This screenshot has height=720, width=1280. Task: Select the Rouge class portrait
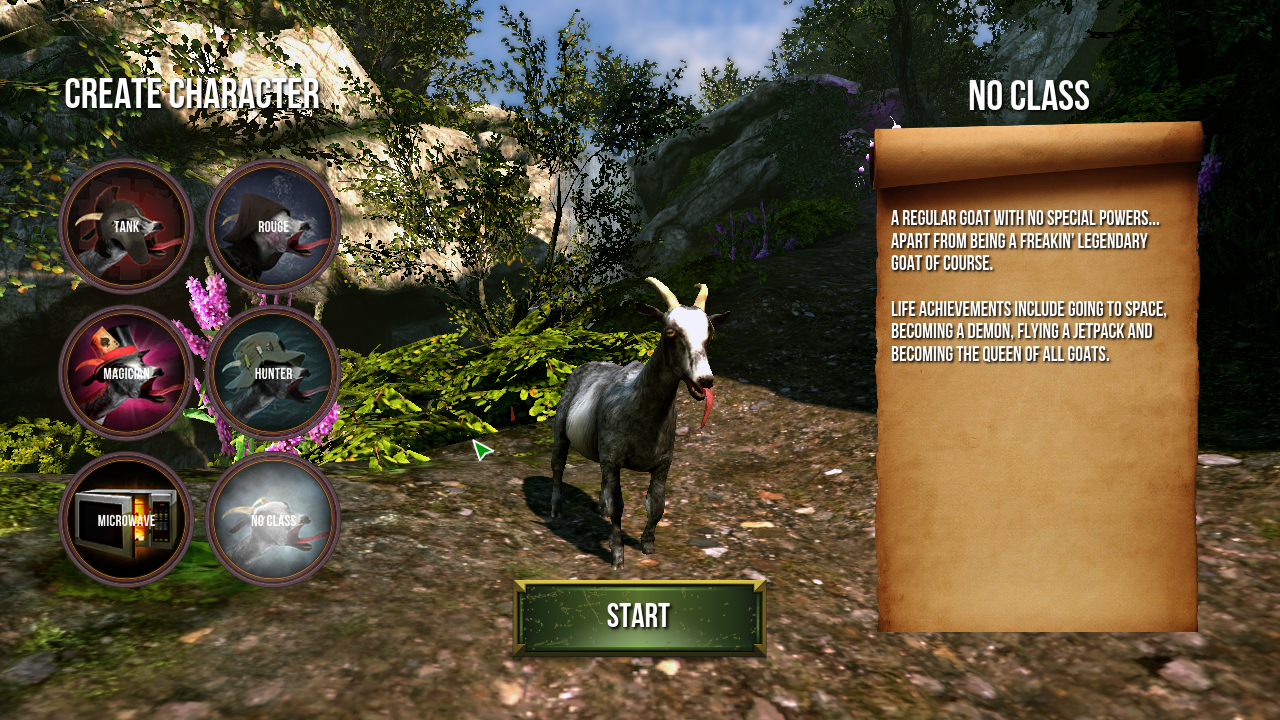tap(273, 227)
